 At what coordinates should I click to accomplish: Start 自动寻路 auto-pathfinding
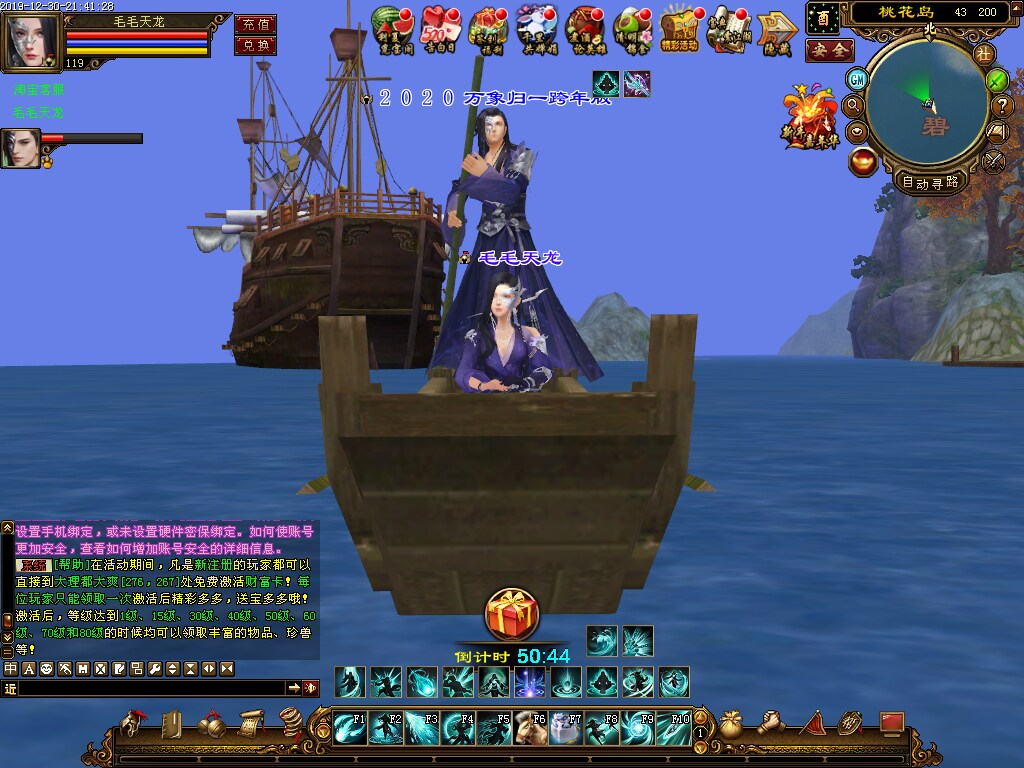(930, 182)
